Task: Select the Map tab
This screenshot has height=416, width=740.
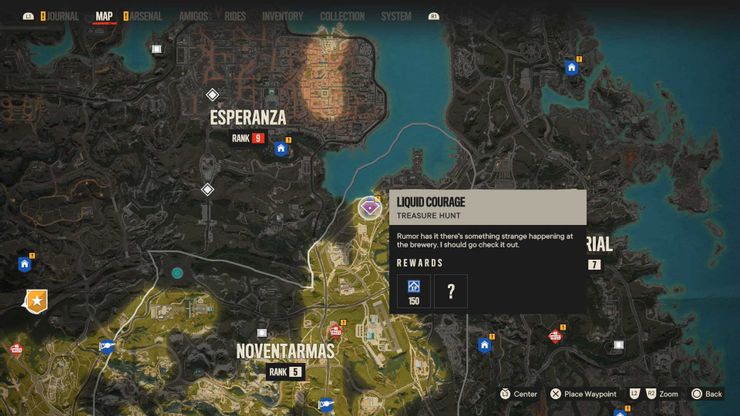Action: tap(104, 17)
